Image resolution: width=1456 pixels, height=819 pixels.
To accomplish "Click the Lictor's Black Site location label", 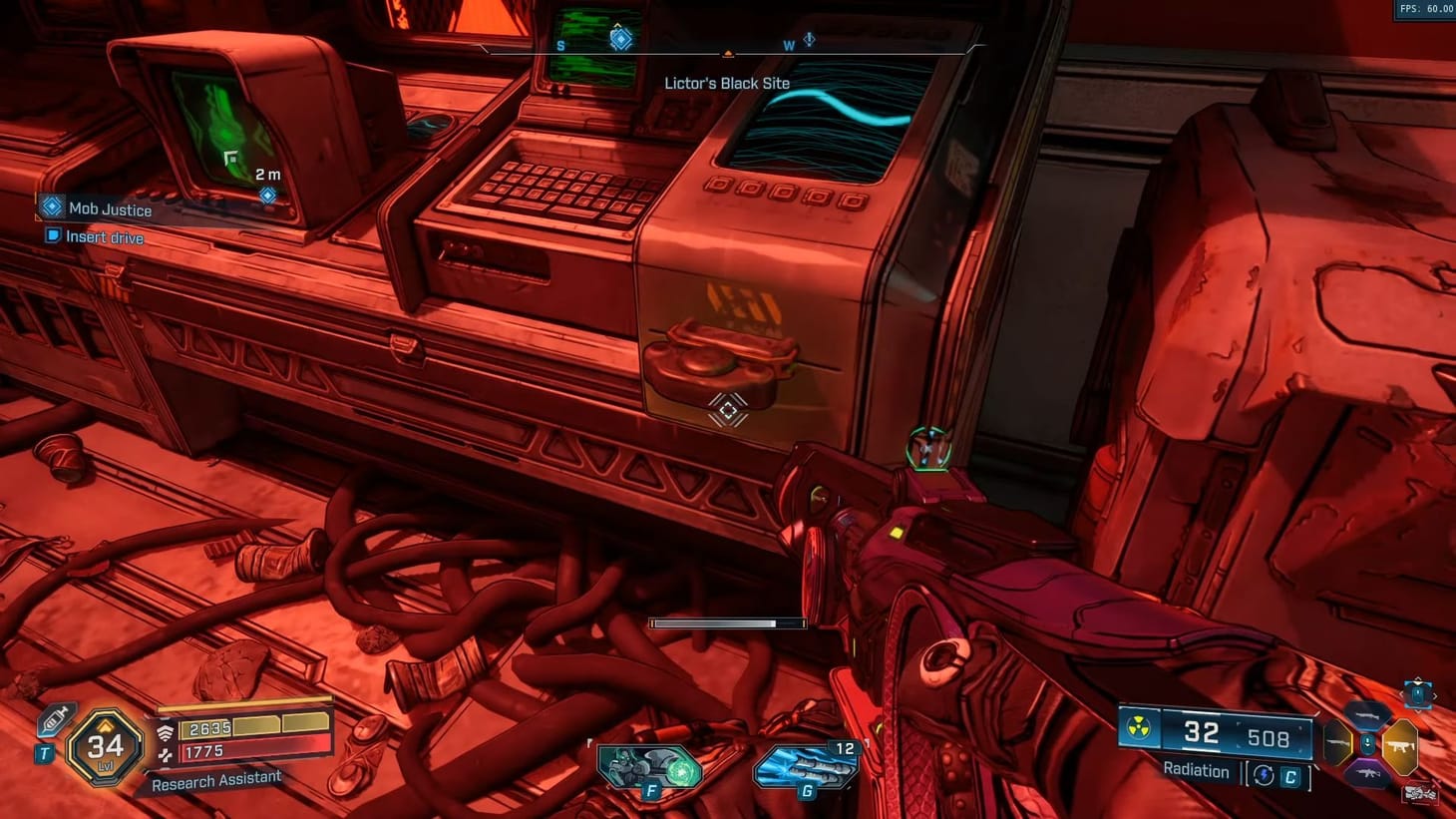I will click(726, 83).
